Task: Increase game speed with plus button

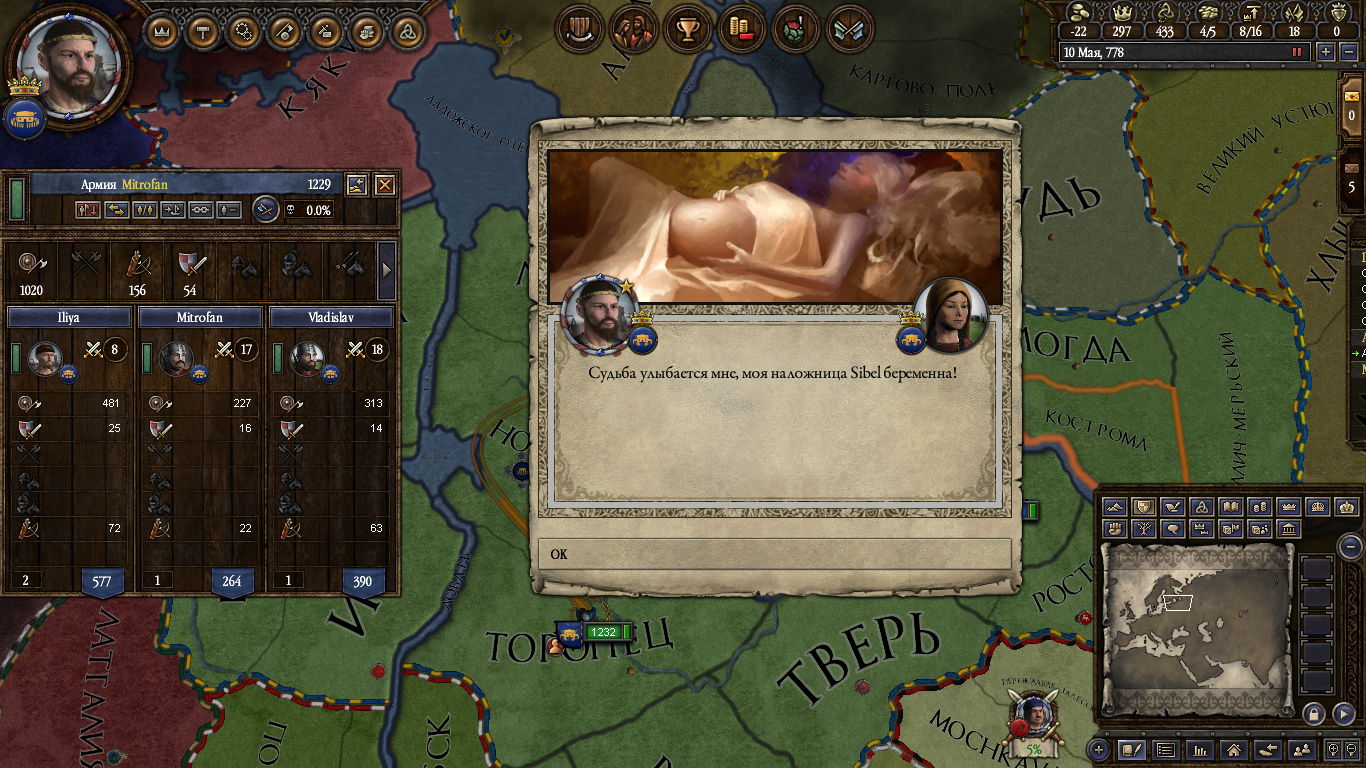Action: click(1326, 52)
